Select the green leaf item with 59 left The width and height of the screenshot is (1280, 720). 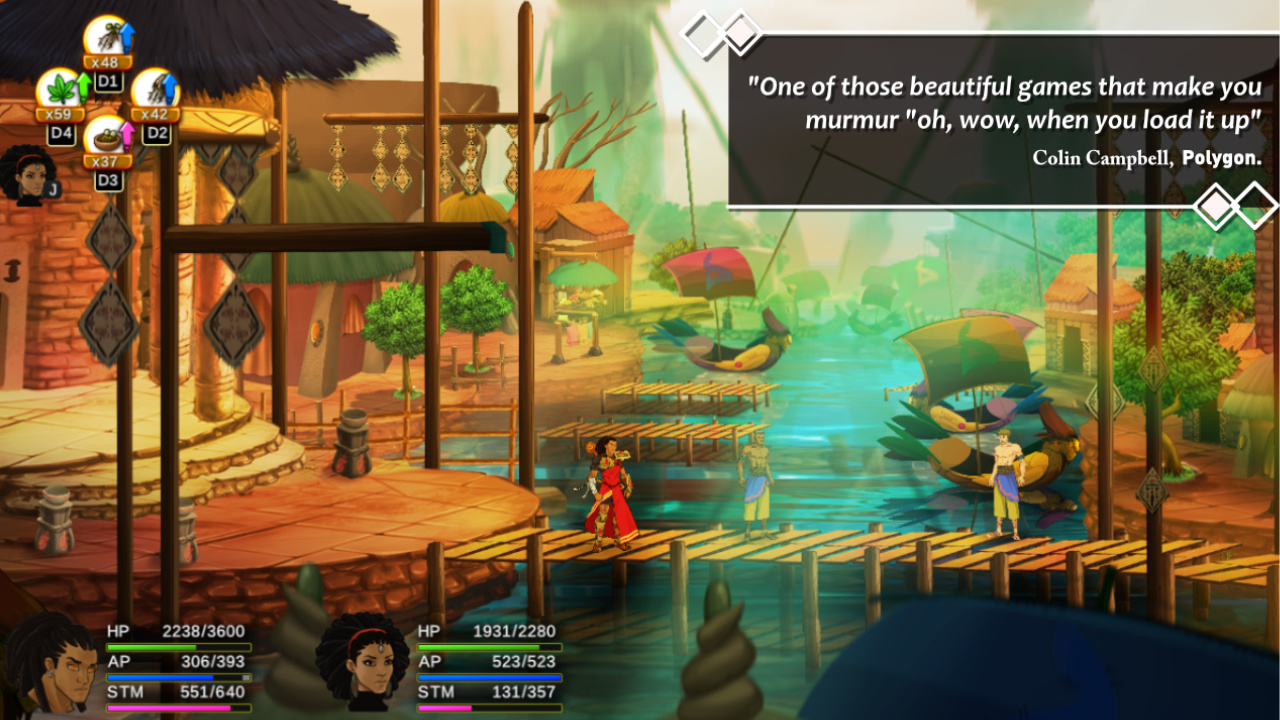tap(59, 91)
